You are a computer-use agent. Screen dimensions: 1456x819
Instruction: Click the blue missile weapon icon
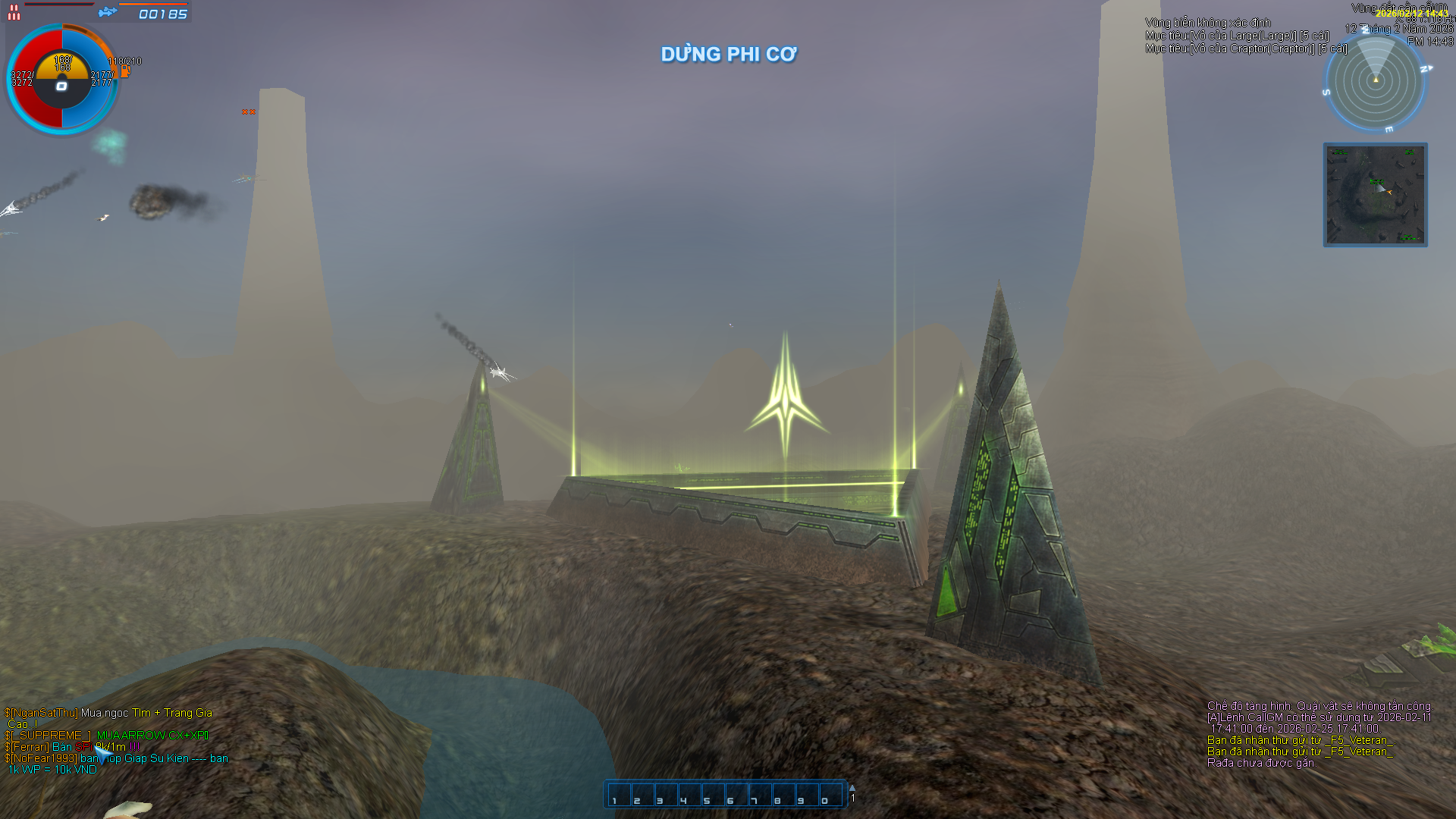coord(108,12)
